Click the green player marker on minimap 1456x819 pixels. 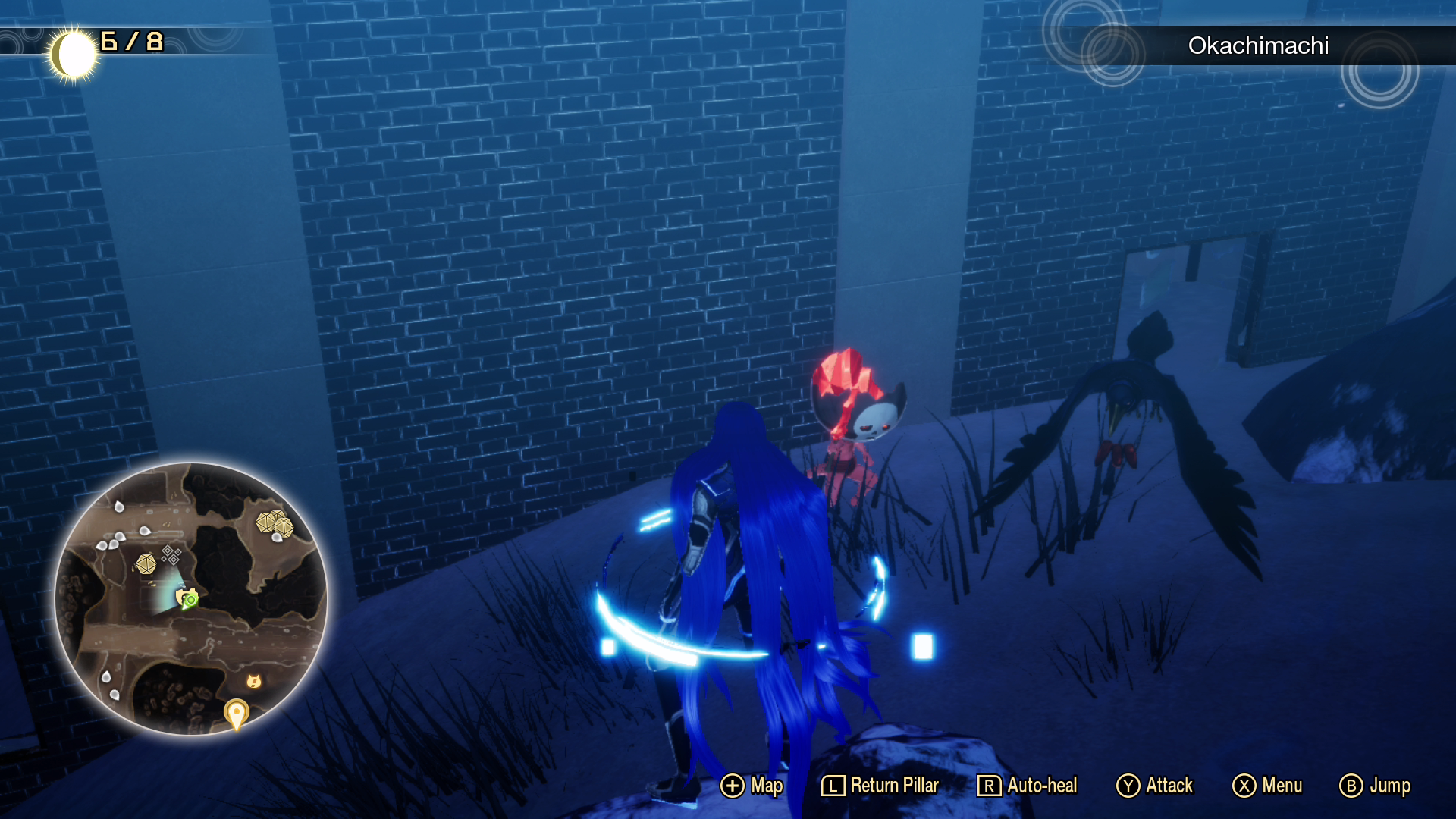tap(188, 599)
